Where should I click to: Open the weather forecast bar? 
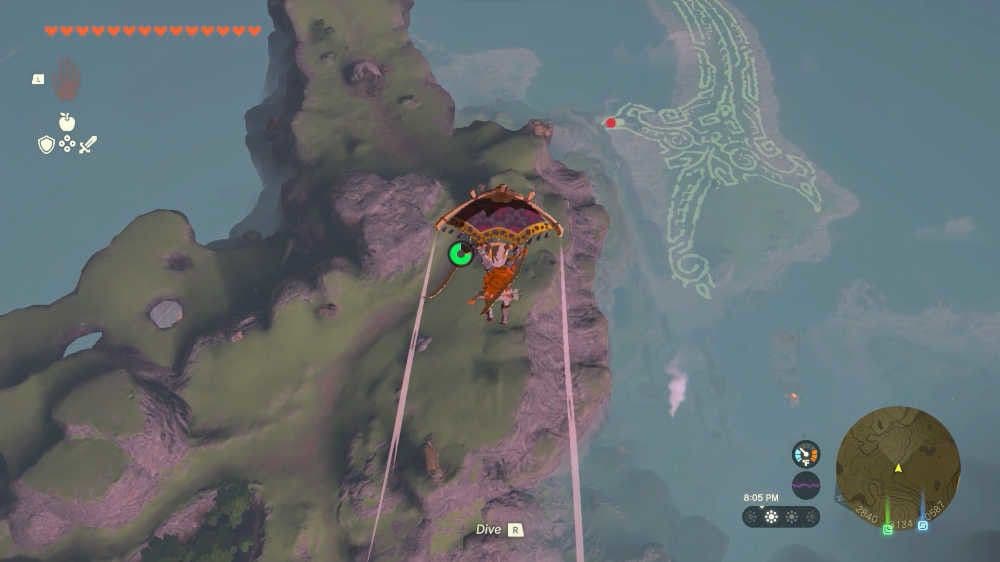coord(781,517)
